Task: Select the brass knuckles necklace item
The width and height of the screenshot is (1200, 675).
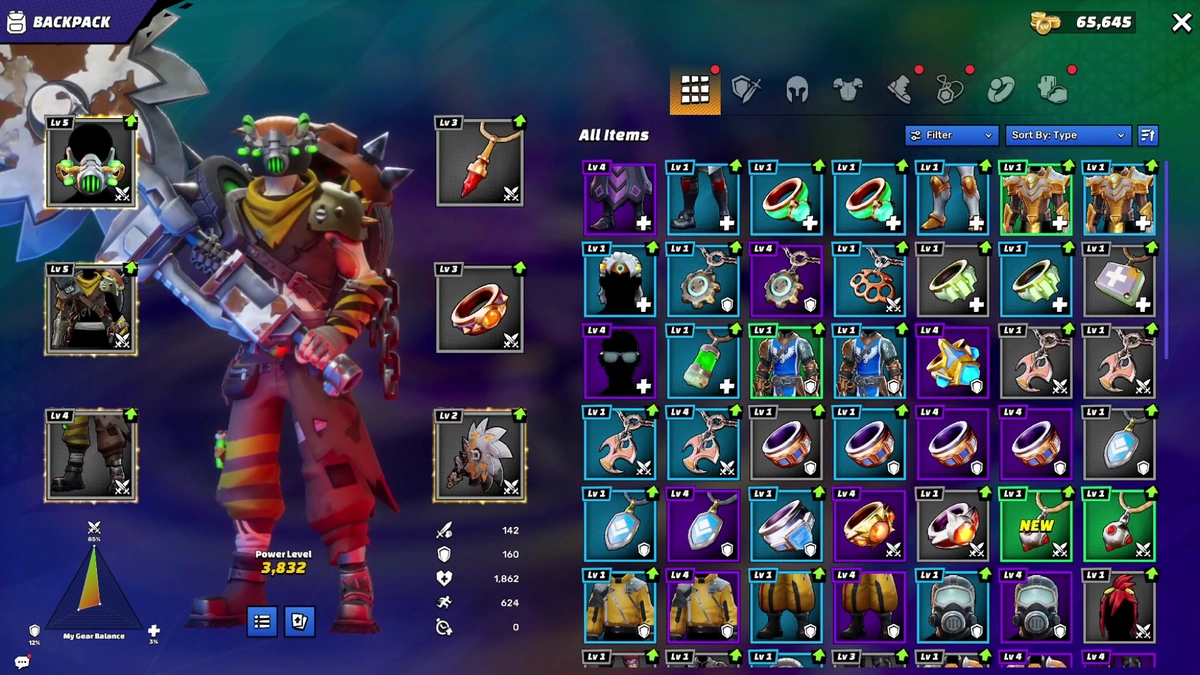Action: (x=869, y=280)
